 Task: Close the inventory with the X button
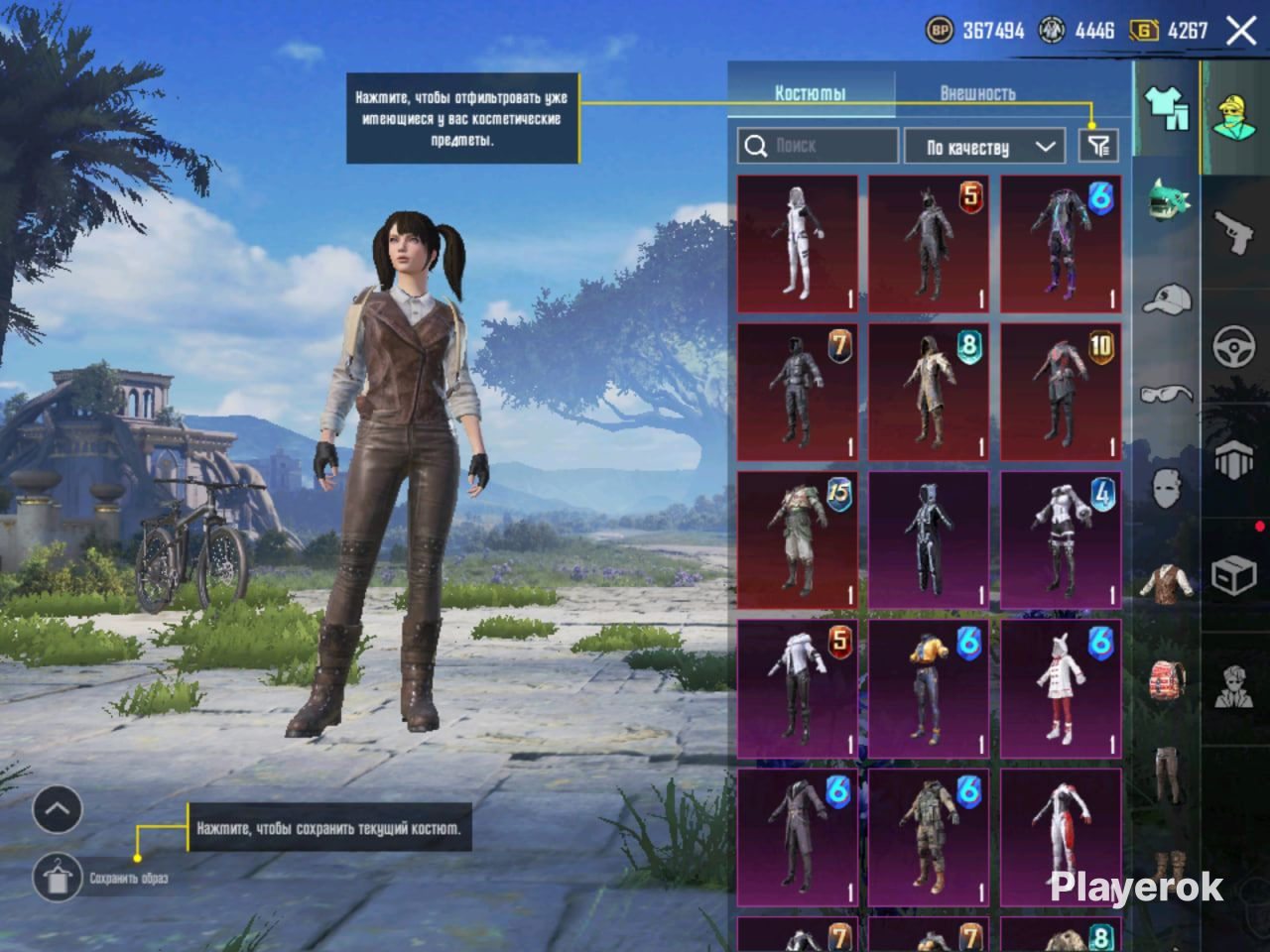pos(1241,31)
